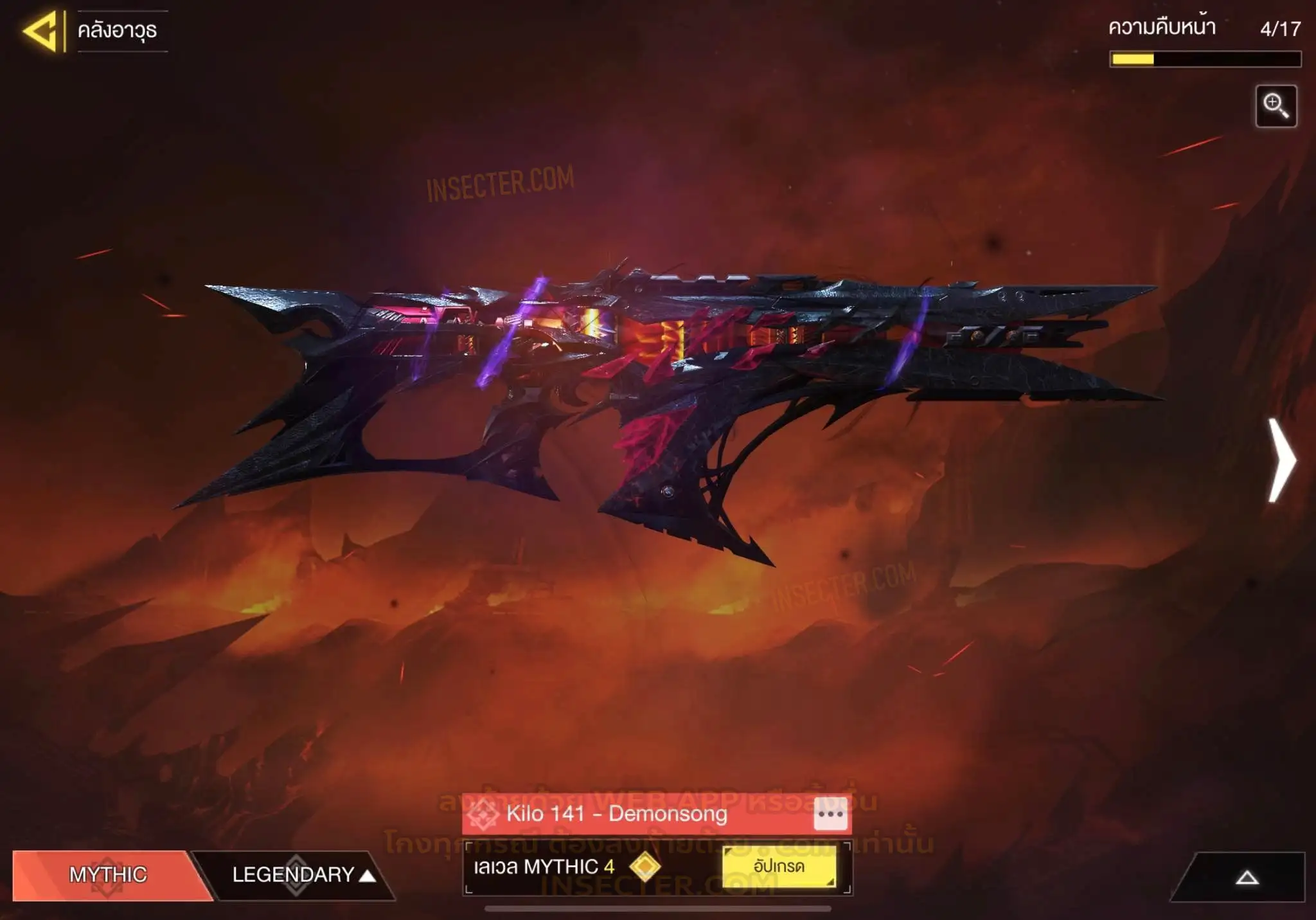Go back using the yellow arrow
The image size is (1316, 920).
click(41, 31)
